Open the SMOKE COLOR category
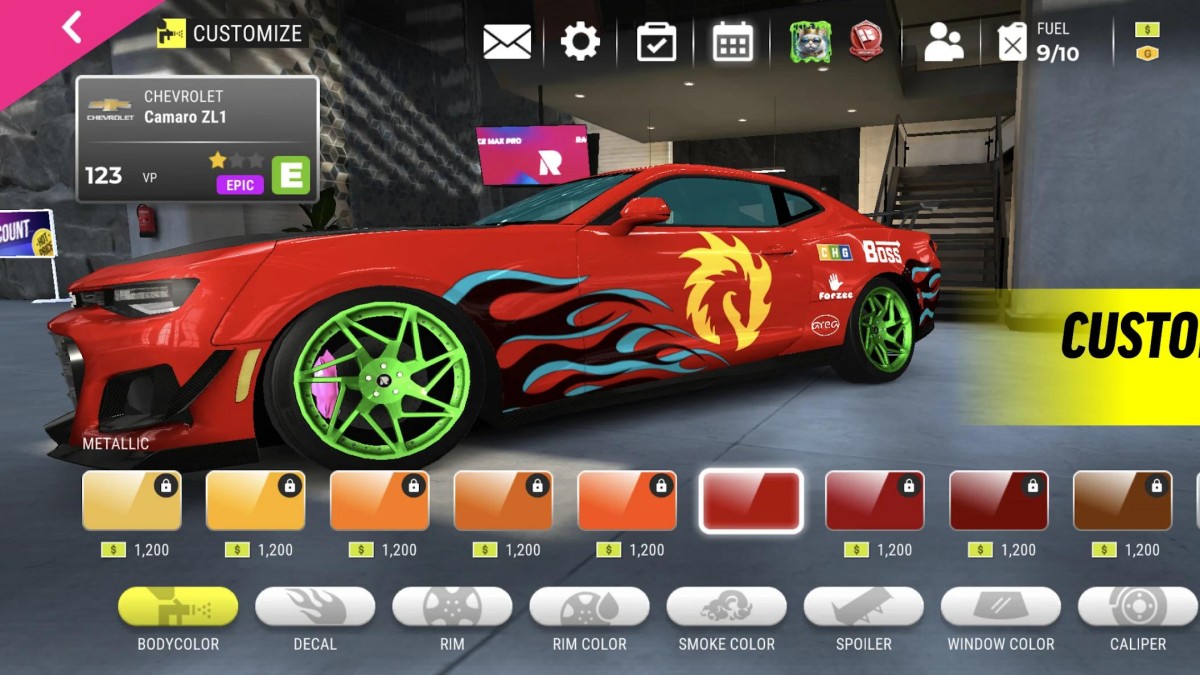The height and width of the screenshot is (675, 1200). 726,607
